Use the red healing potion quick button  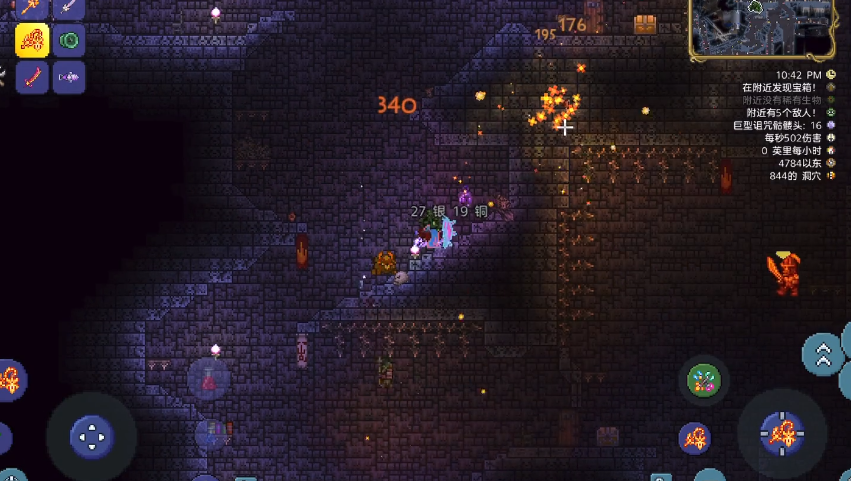(x=210, y=379)
